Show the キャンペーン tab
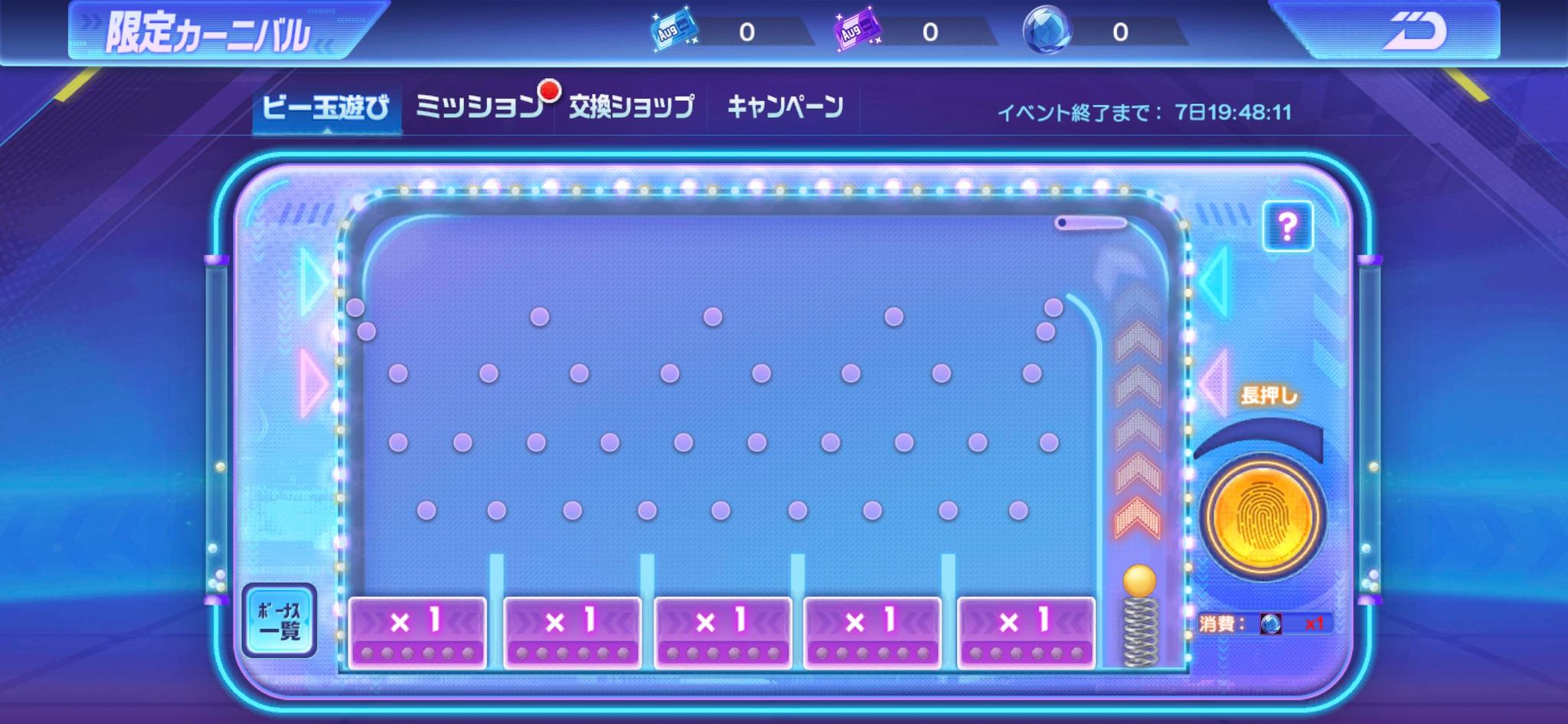 pyautogui.click(x=785, y=107)
